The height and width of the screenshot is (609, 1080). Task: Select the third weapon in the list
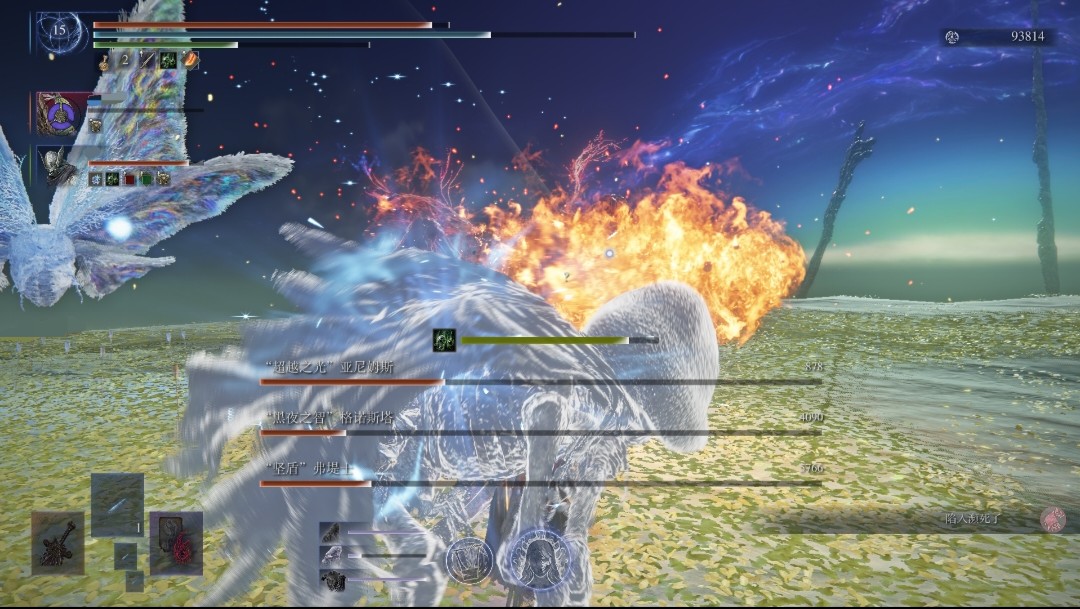coord(330,579)
